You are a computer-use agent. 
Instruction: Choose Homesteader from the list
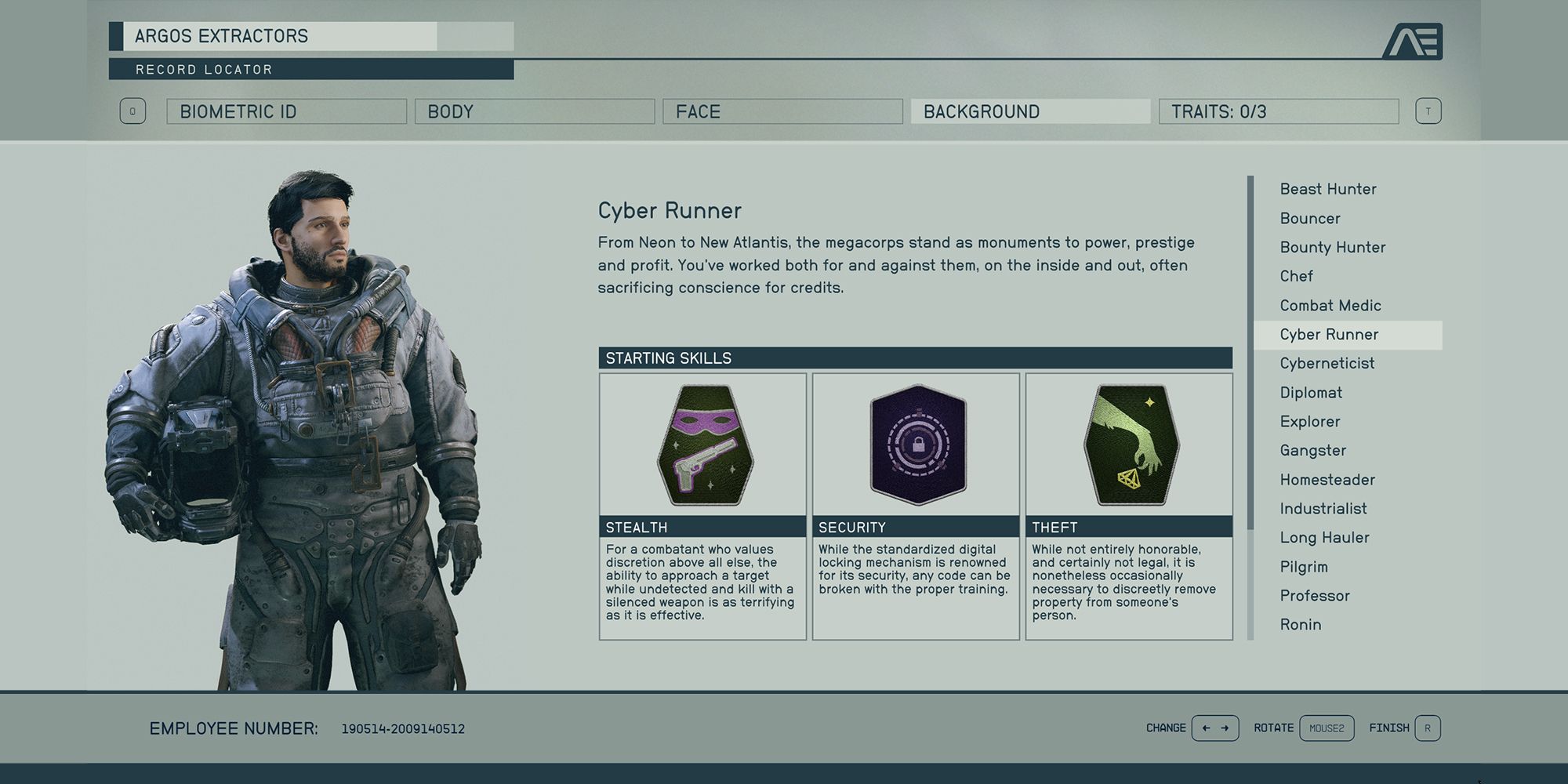[1327, 480]
